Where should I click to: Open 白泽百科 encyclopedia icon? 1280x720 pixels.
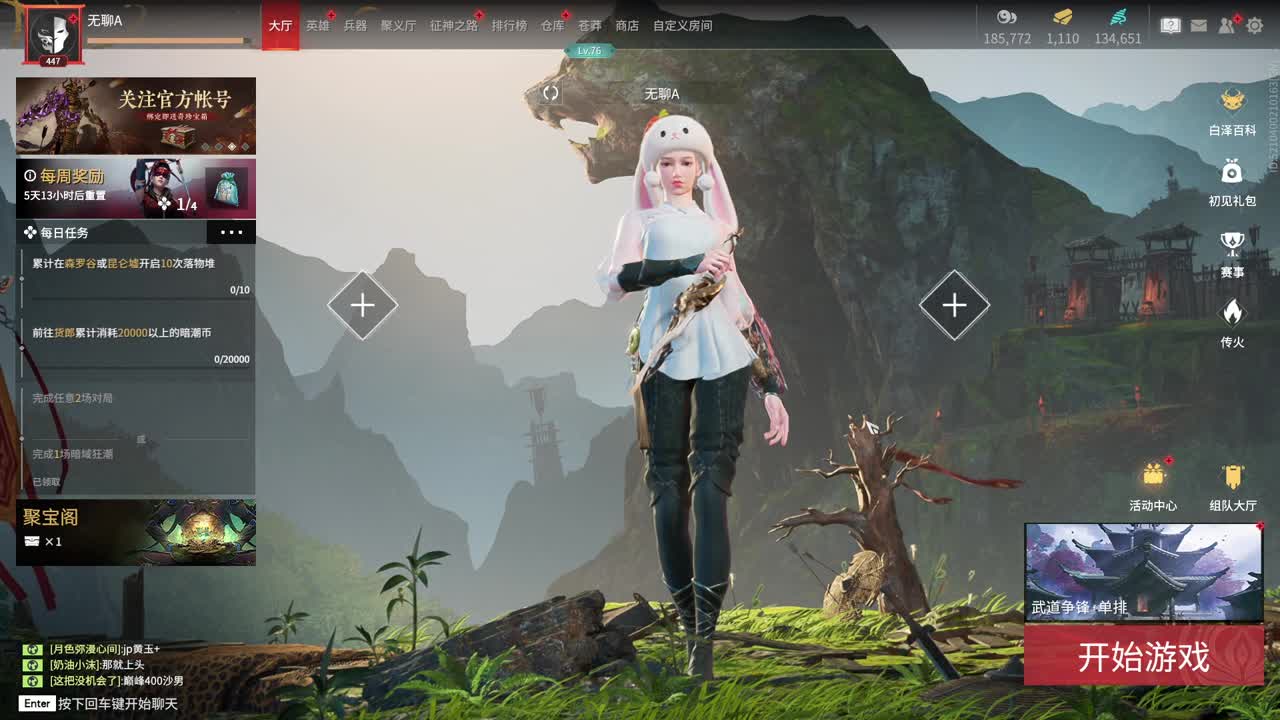[x=1232, y=110]
